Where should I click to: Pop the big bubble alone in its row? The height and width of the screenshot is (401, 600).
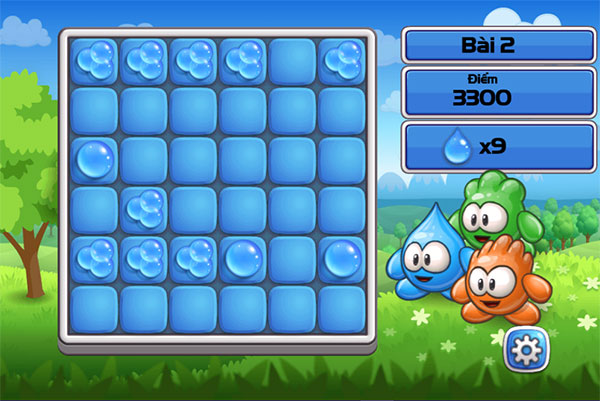pyautogui.click(x=95, y=159)
